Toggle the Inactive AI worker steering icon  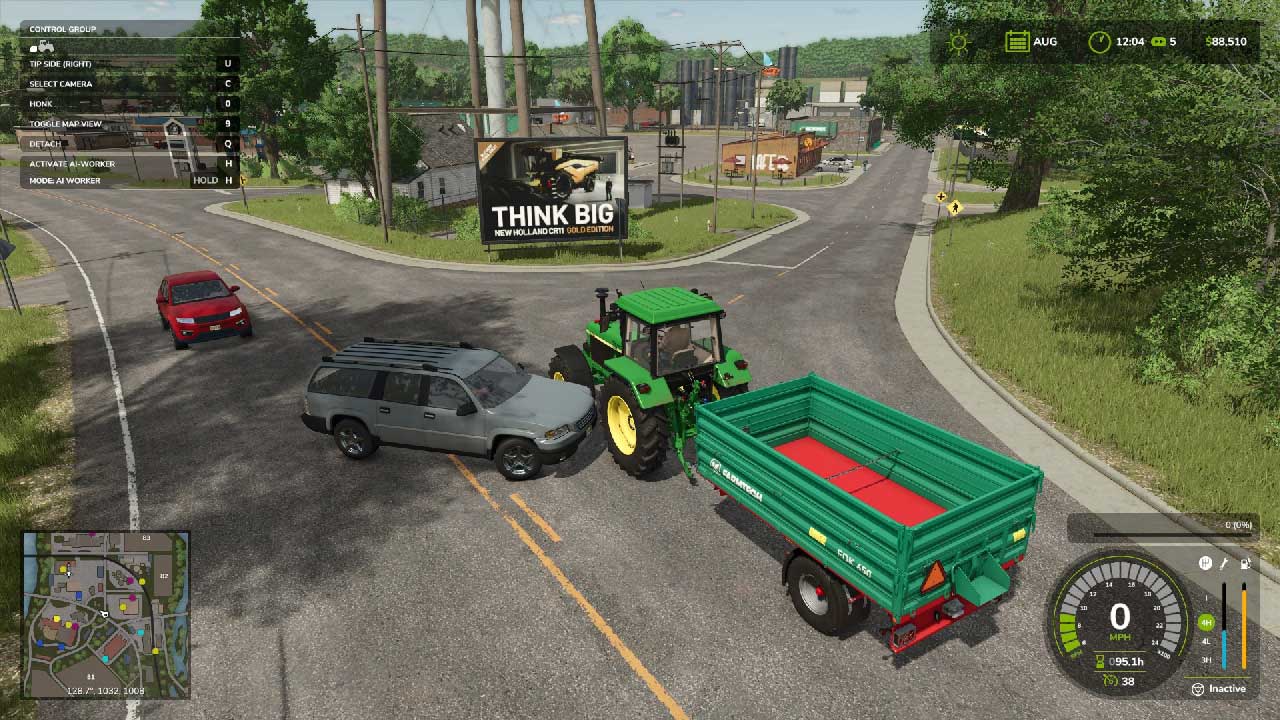(1197, 689)
